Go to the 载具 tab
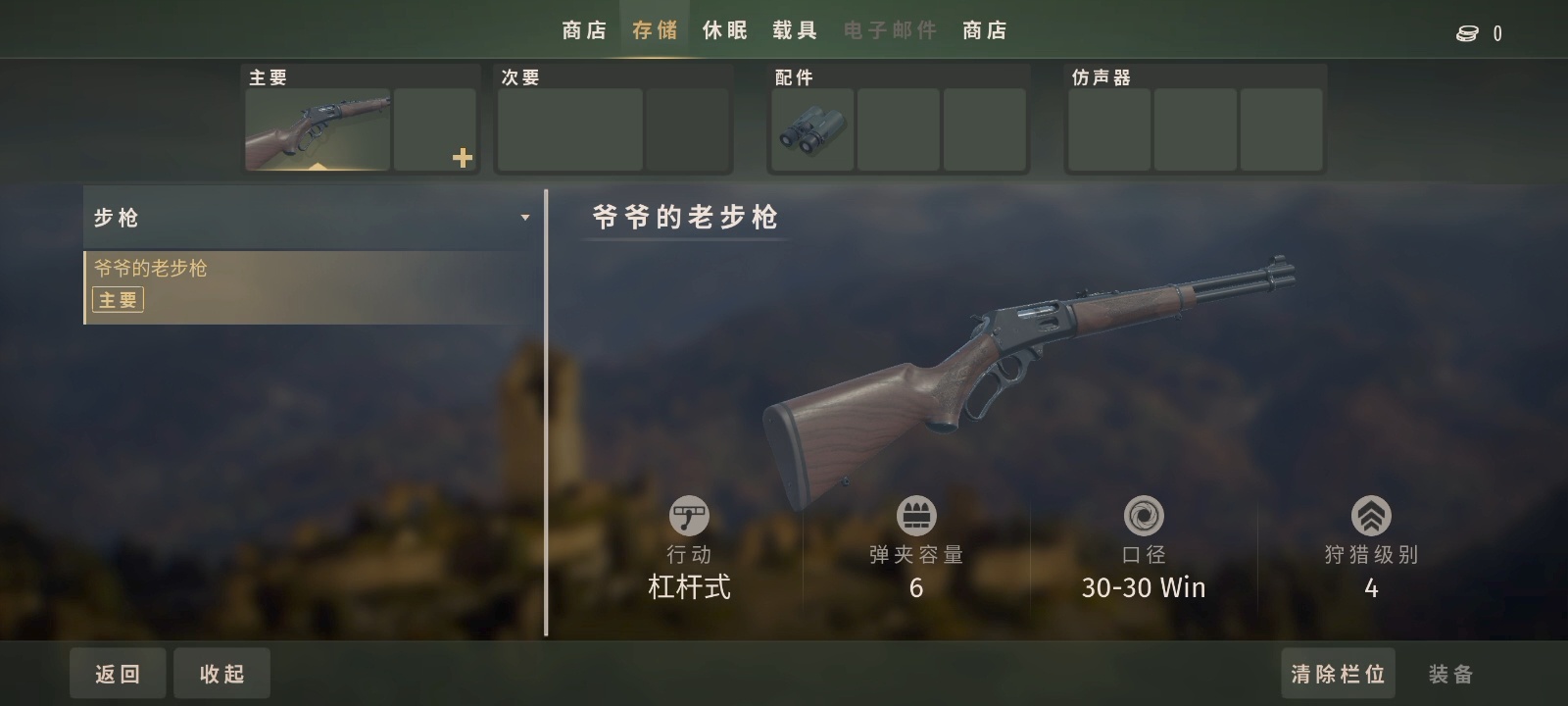The height and width of the screenshot is (706, 1568). [x=795, y=30]
